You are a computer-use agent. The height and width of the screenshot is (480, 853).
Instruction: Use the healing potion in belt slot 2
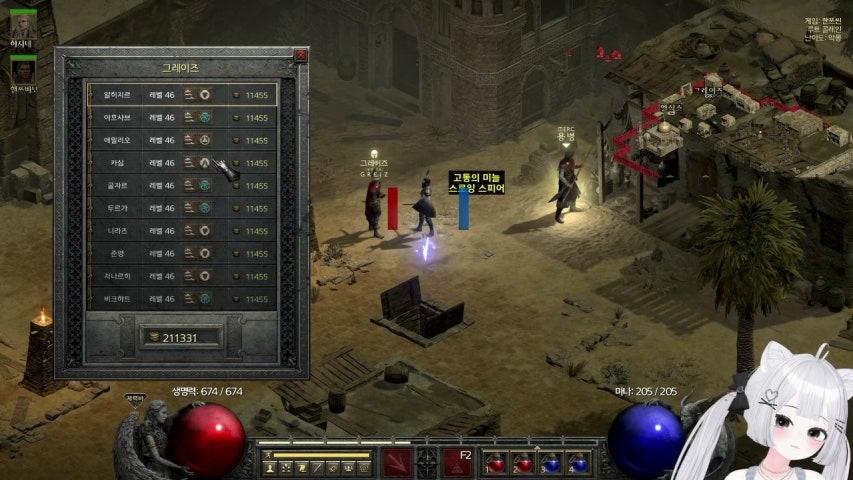(x=523, y=464)
